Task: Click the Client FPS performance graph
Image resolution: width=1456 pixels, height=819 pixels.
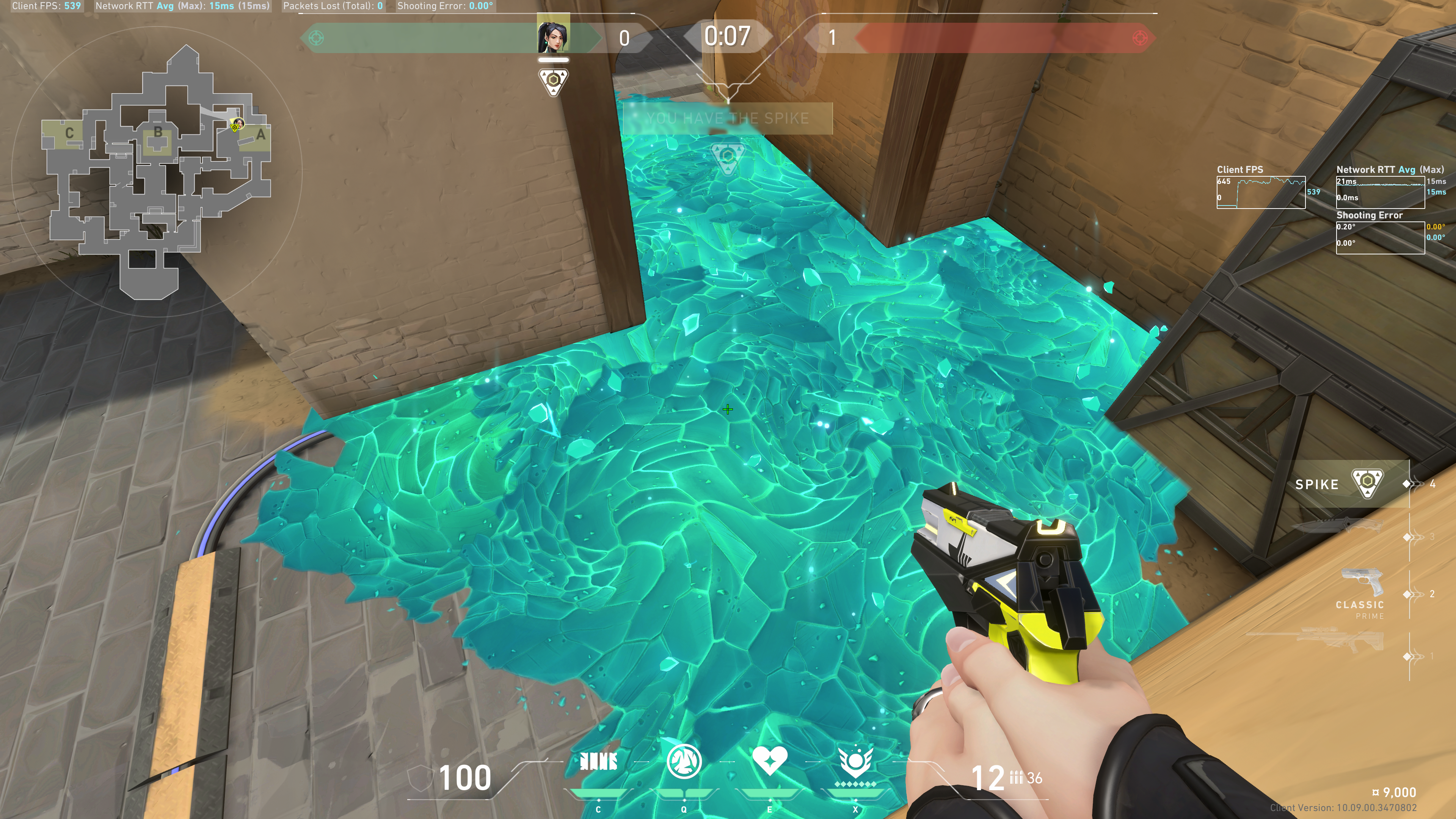Action: point(1260,192)
